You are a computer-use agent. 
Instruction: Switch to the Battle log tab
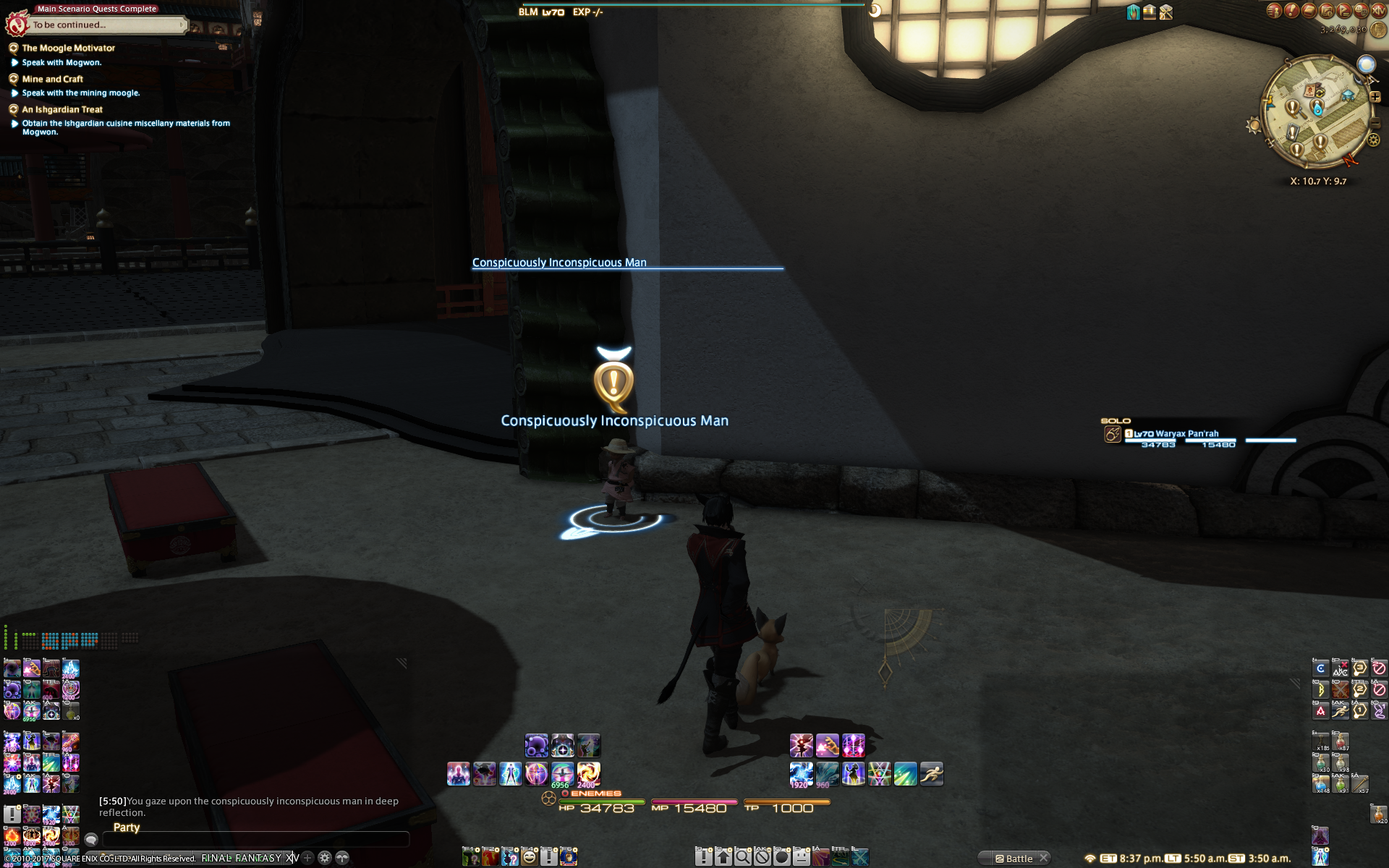pyautogui.click(x=1018, y=859)
